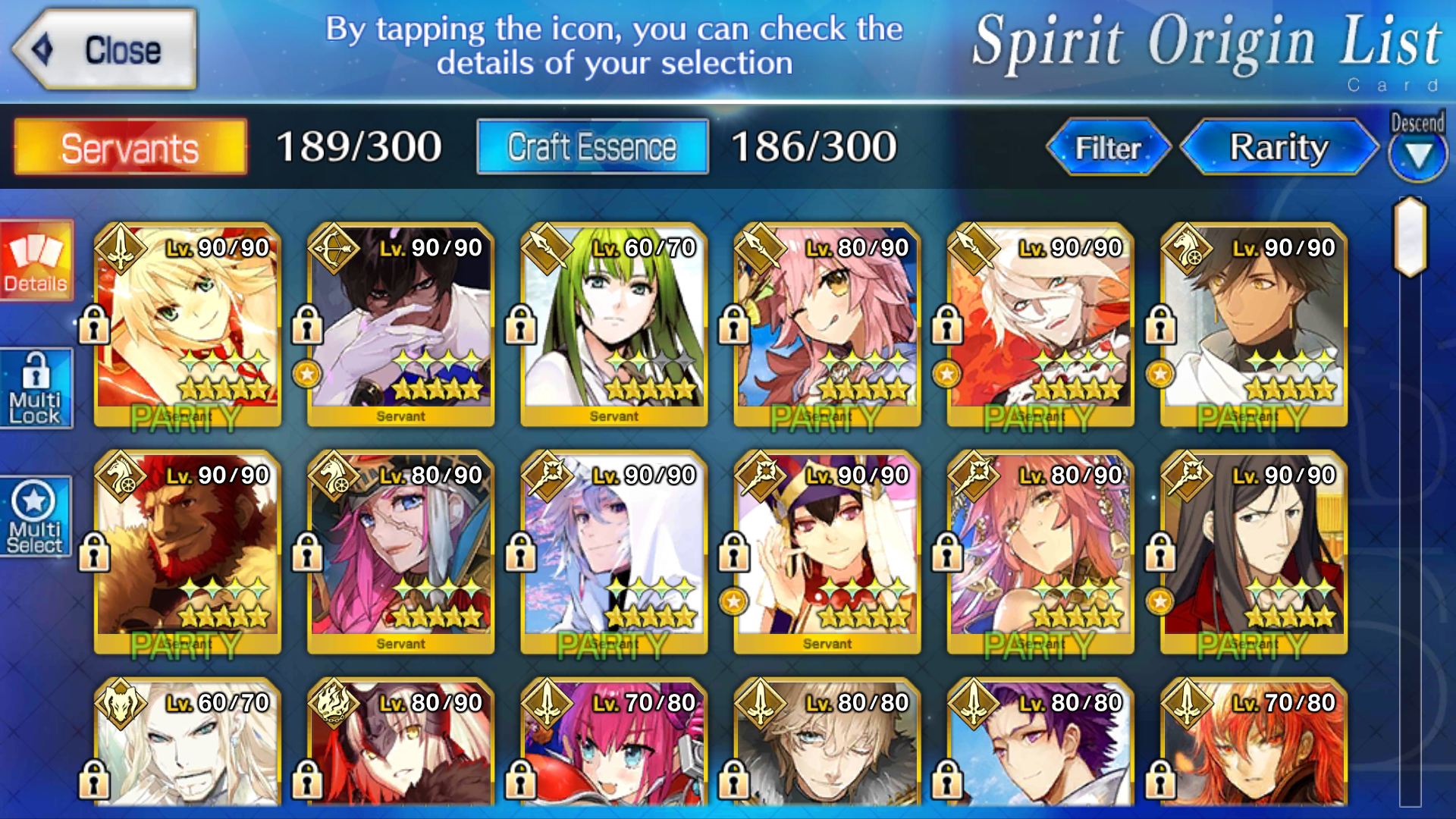The height and width of the screenshot is (819, 1456).
Task: Change the Rarity sort order
Action: [1279, 147]
